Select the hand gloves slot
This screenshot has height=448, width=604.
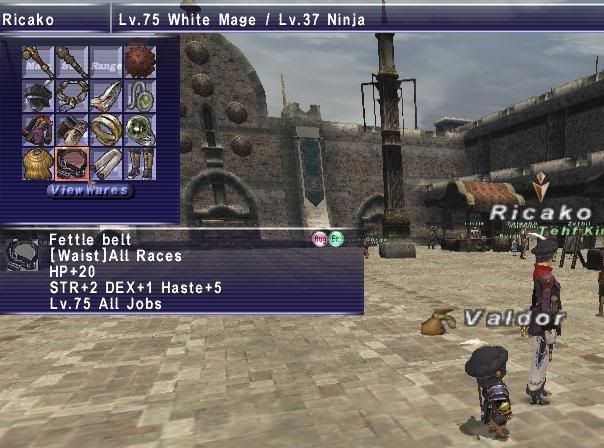tap(72, 130)
